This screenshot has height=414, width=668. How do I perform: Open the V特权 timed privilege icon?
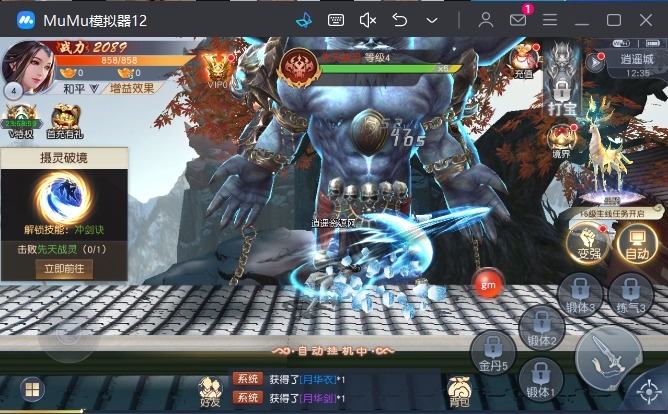[x=22, y=119]
